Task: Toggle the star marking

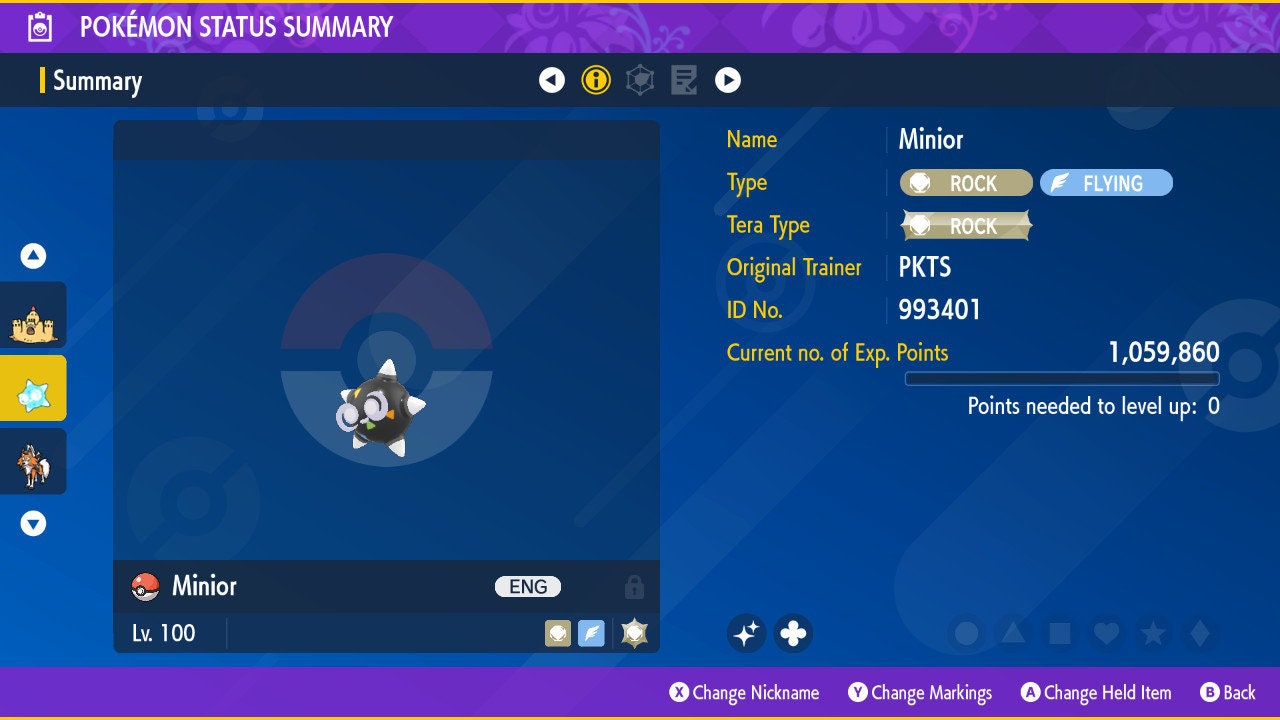Action: point(1152,633)
